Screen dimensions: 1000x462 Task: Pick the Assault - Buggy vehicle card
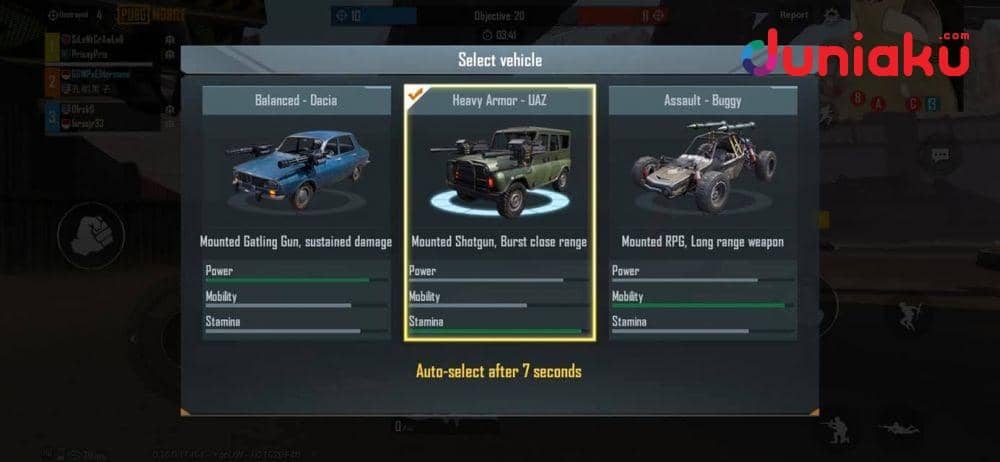(x=703, y=212)
